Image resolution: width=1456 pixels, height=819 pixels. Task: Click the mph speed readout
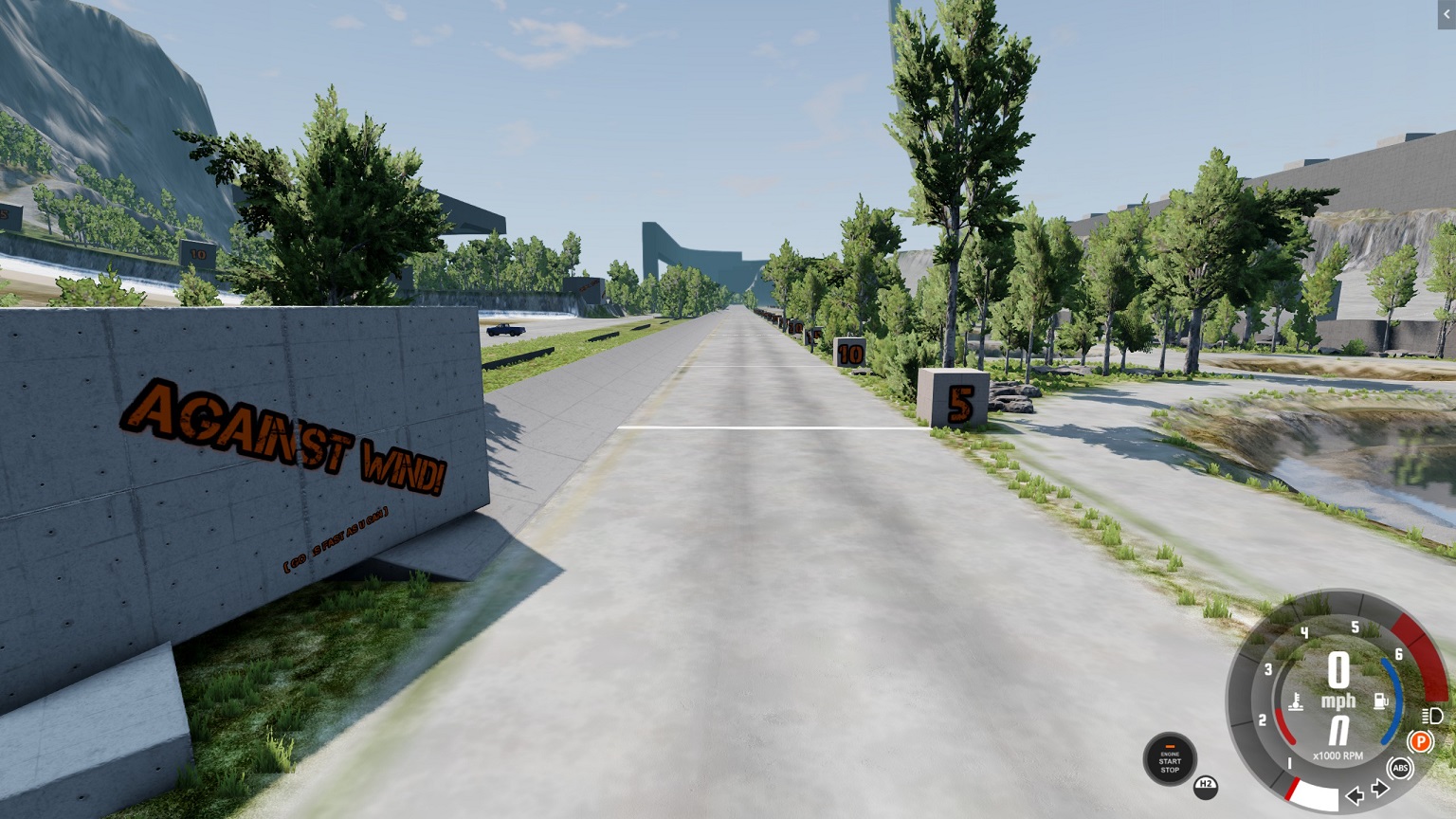tap(1338, 700)
